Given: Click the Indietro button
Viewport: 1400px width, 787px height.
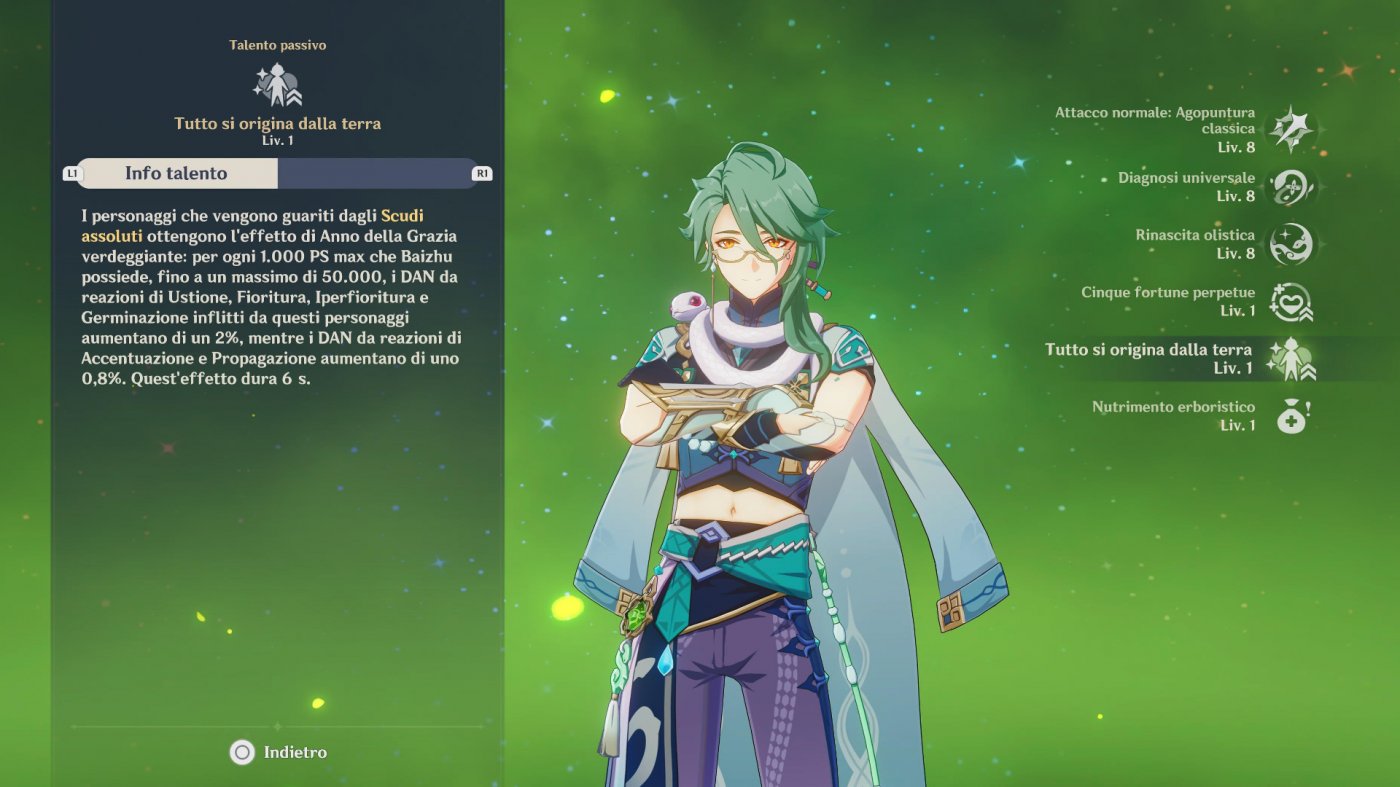Looking at the screenshot, I should pos(276,752).
